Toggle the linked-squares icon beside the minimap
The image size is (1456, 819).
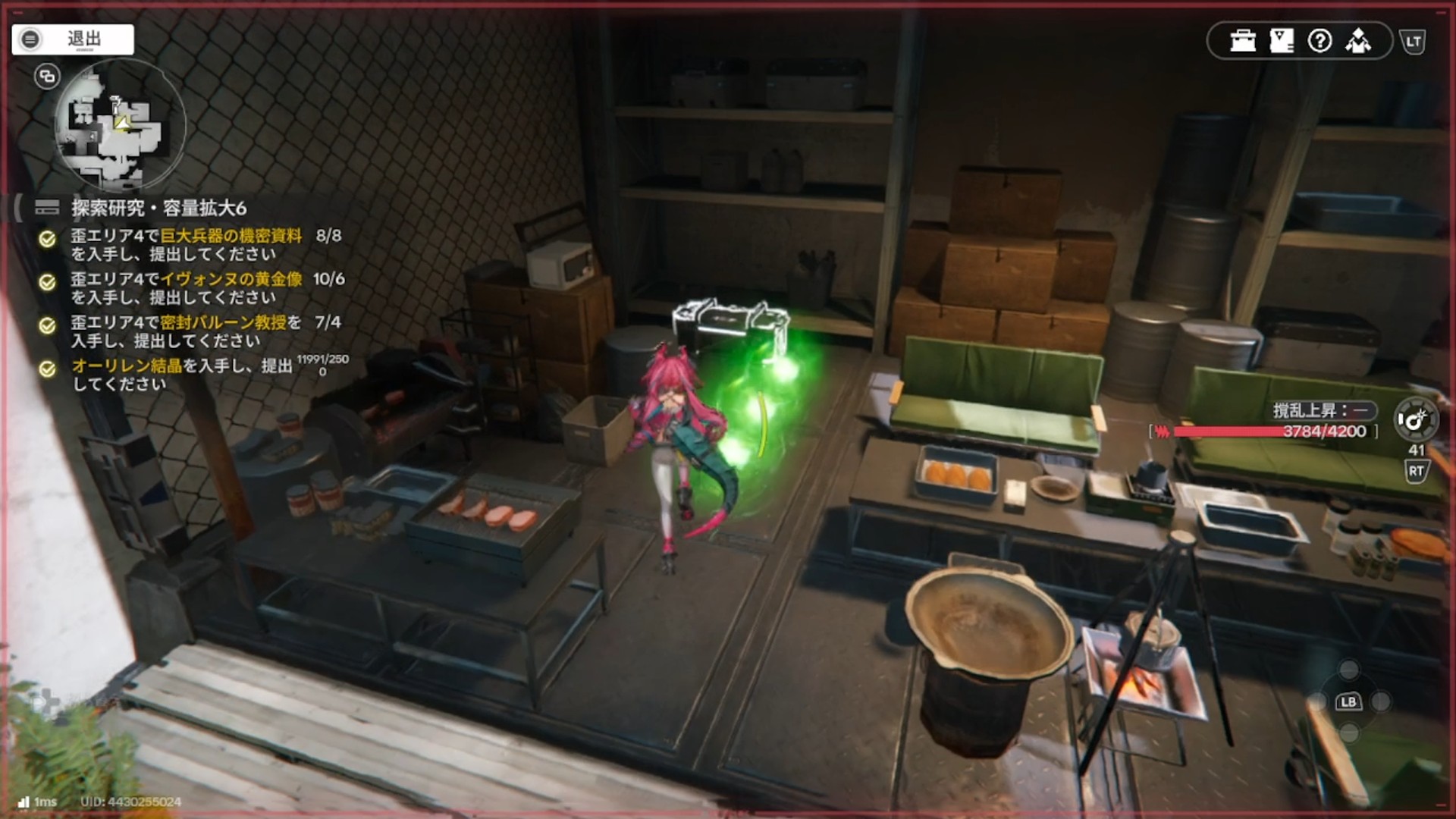[x=47, y=76]
